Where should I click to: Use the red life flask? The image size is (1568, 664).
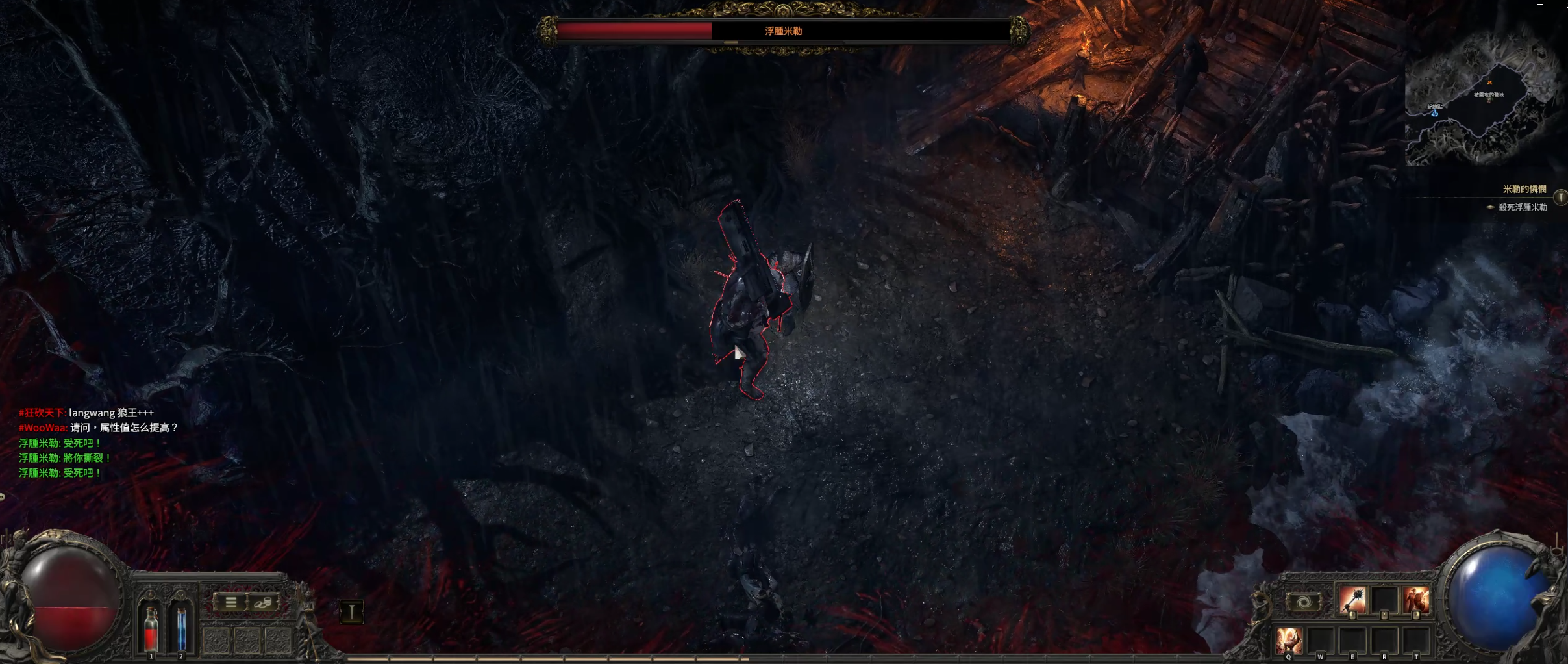(151, 629)
